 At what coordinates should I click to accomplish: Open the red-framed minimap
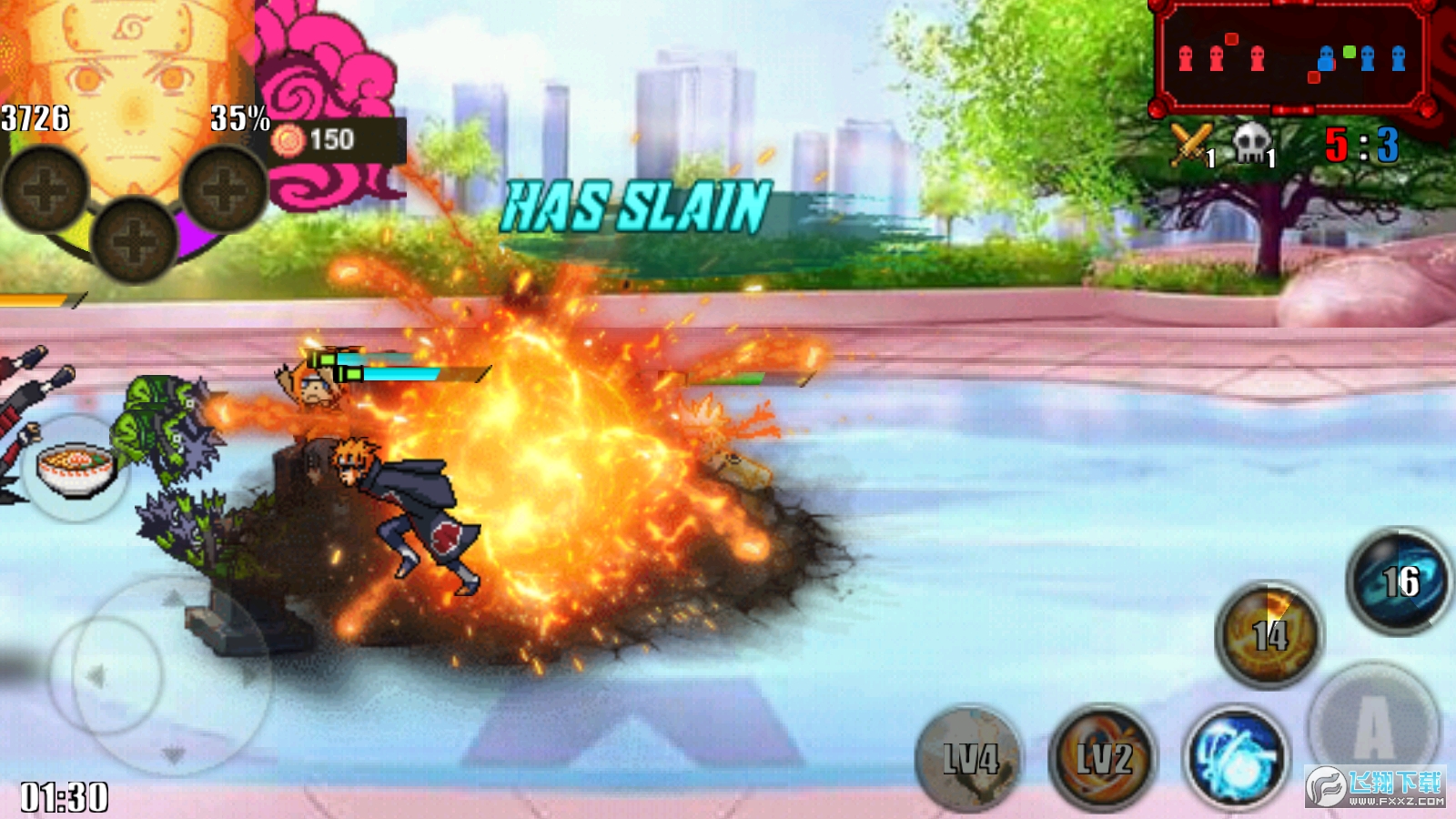(x=1290, y=56)
